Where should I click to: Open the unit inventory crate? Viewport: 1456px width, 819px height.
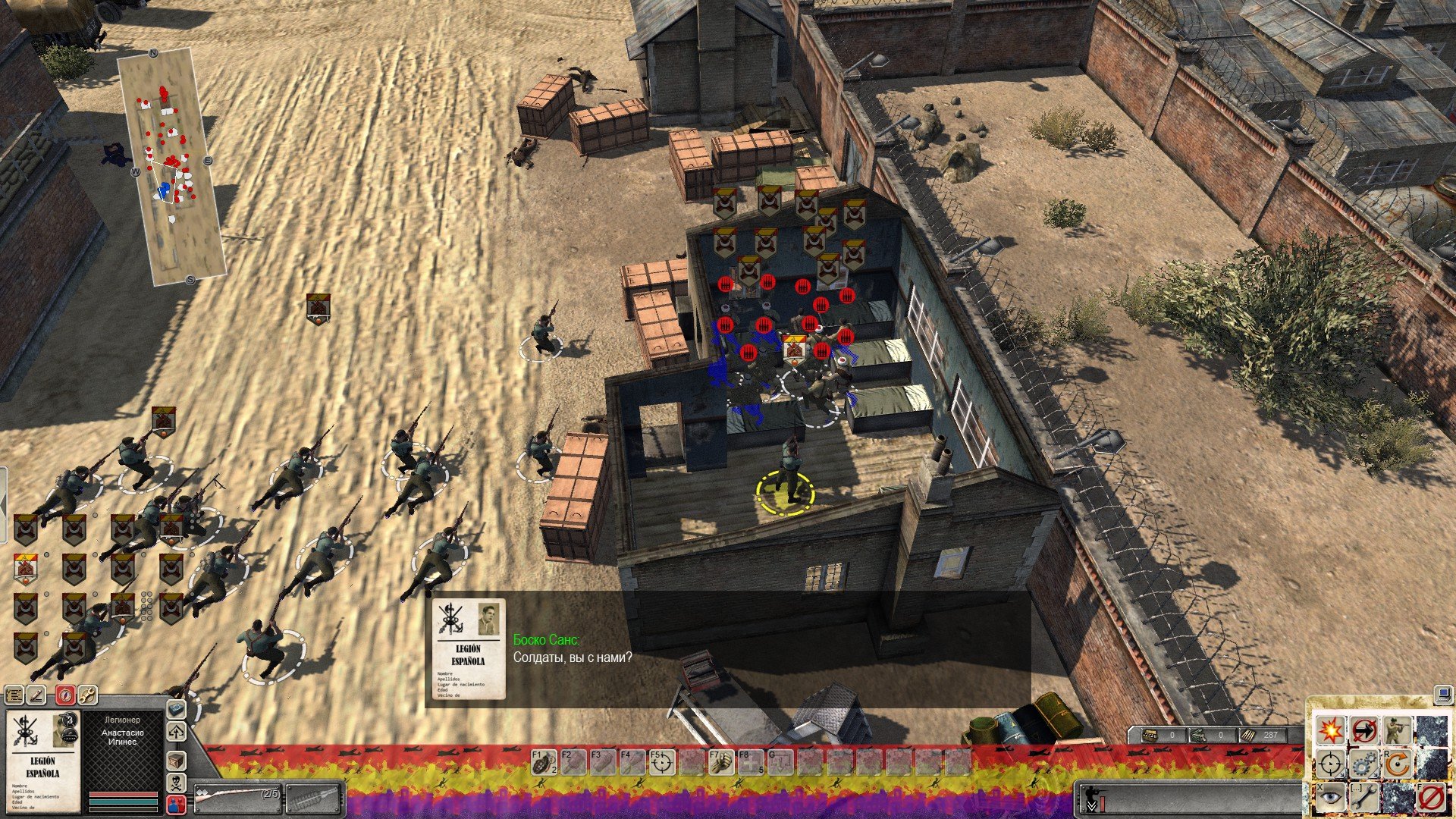177,760
